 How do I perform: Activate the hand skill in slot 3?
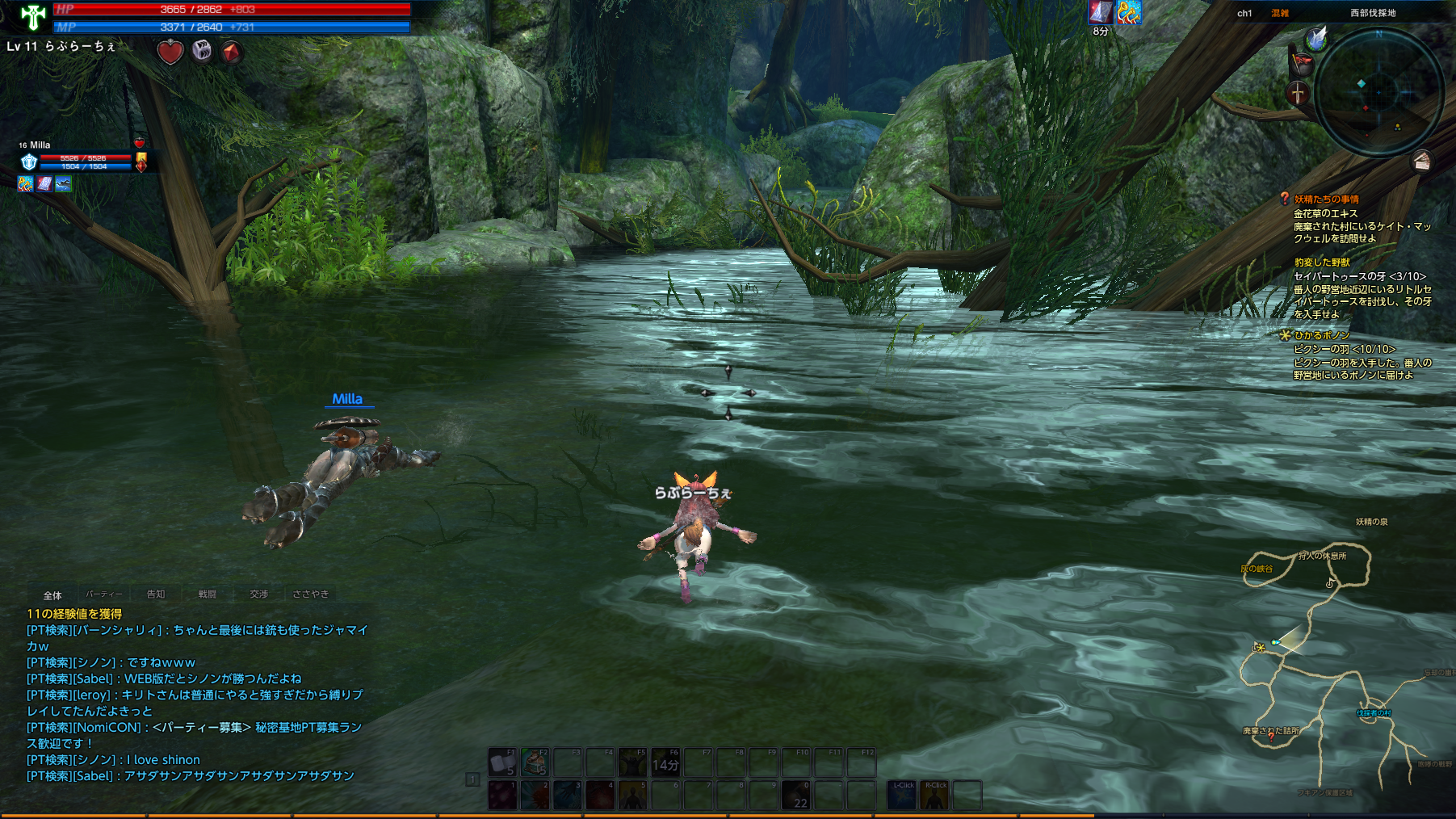click(x=568, y=795)
